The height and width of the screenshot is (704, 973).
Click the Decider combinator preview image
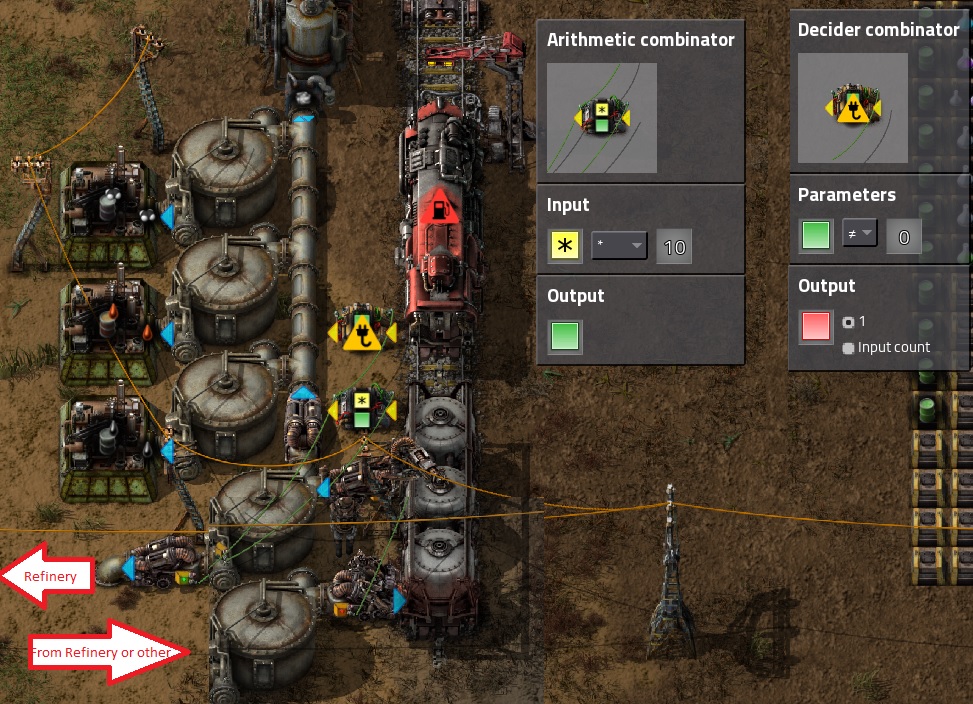852,108
